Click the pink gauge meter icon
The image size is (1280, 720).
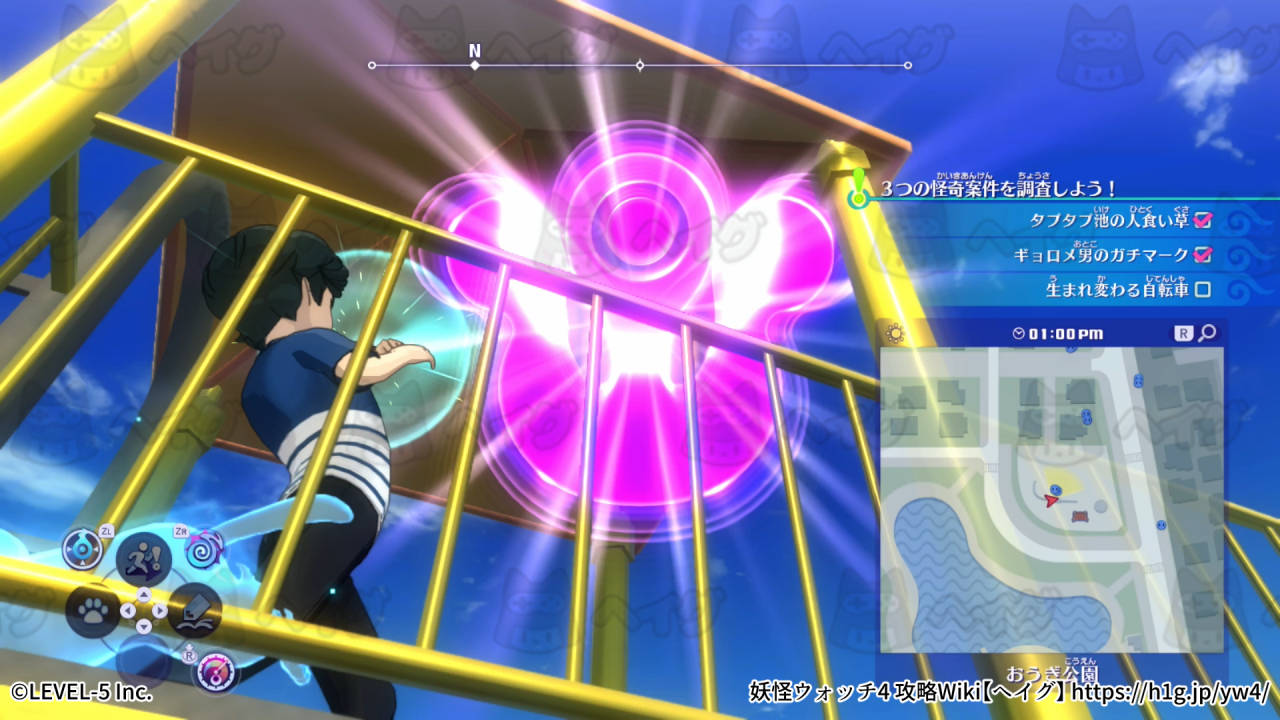coord(216,670)
